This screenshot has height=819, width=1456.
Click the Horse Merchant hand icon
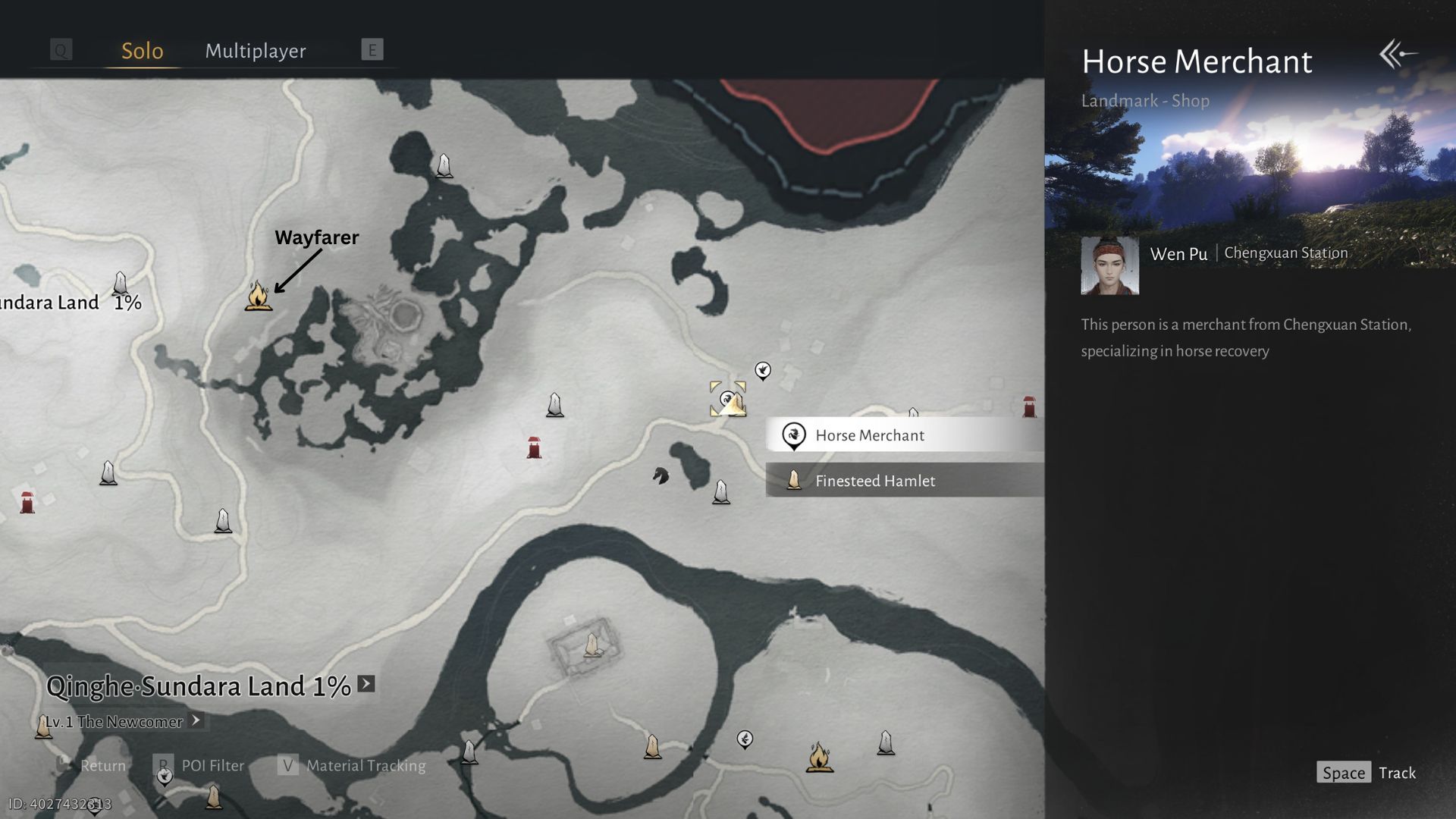click(x=762, y=371)
